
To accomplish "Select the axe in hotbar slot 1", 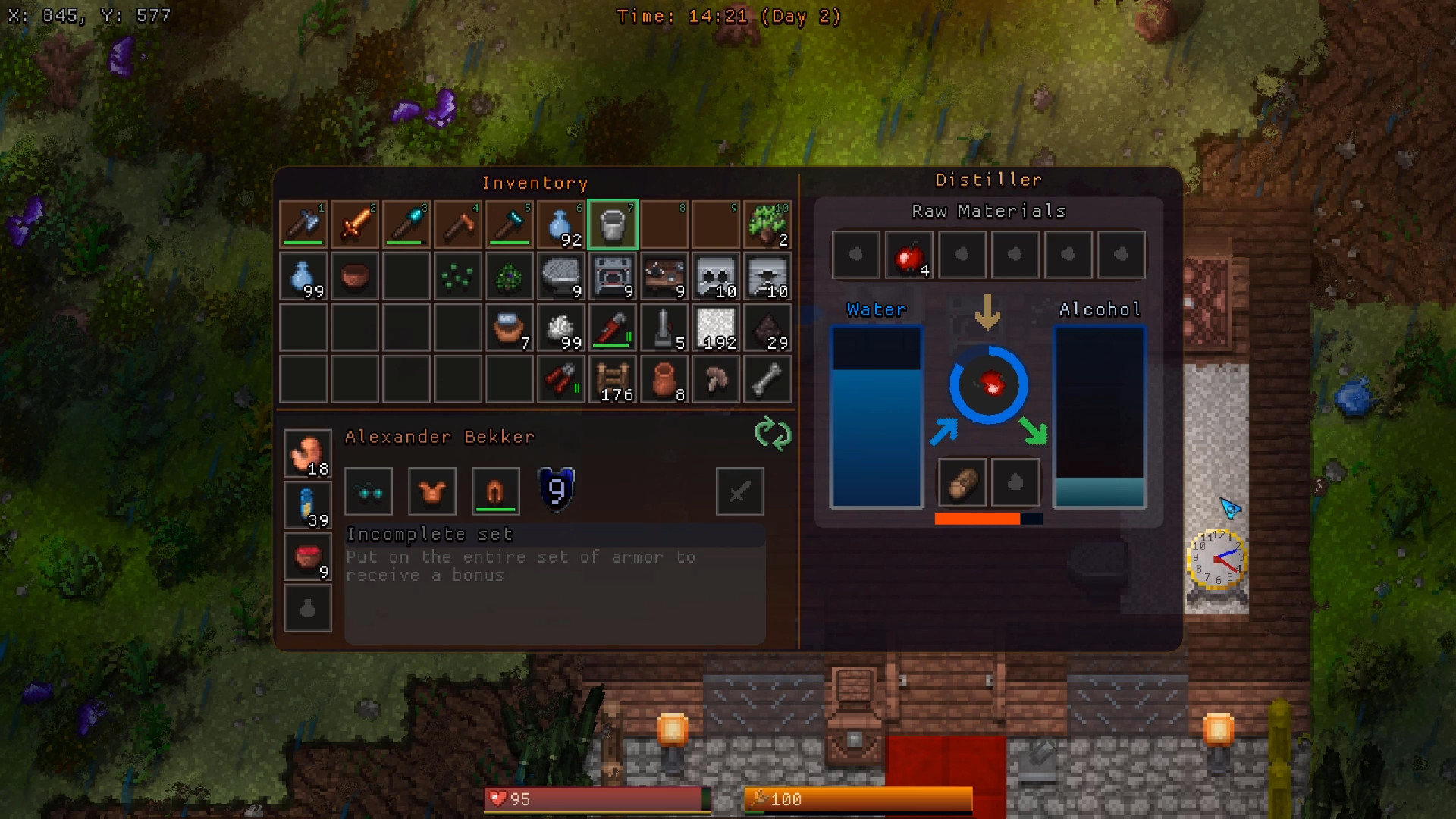I will [x=303, y=224].
